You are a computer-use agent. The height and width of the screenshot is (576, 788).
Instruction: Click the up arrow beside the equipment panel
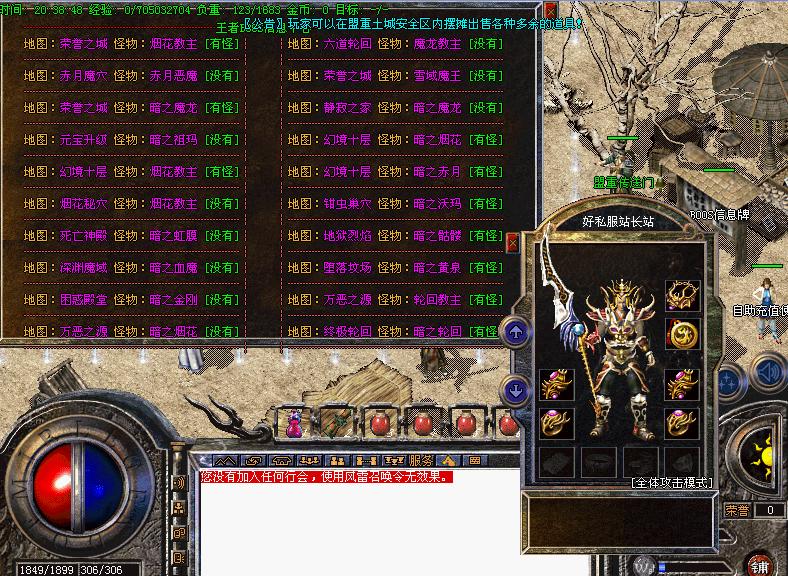pyautogui.click(x=516, y=329)
